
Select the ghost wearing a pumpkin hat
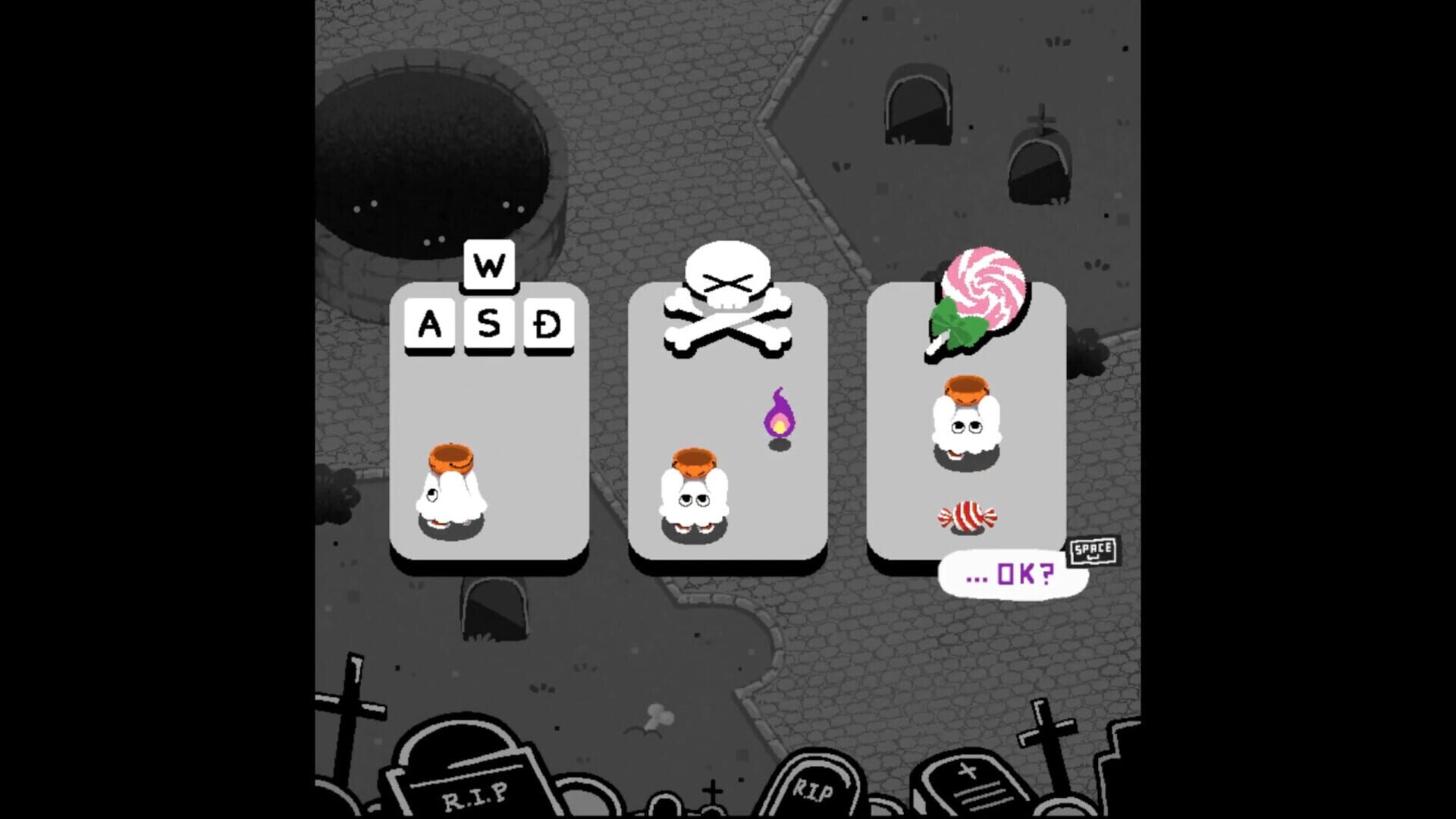click(x=453, y=485)
